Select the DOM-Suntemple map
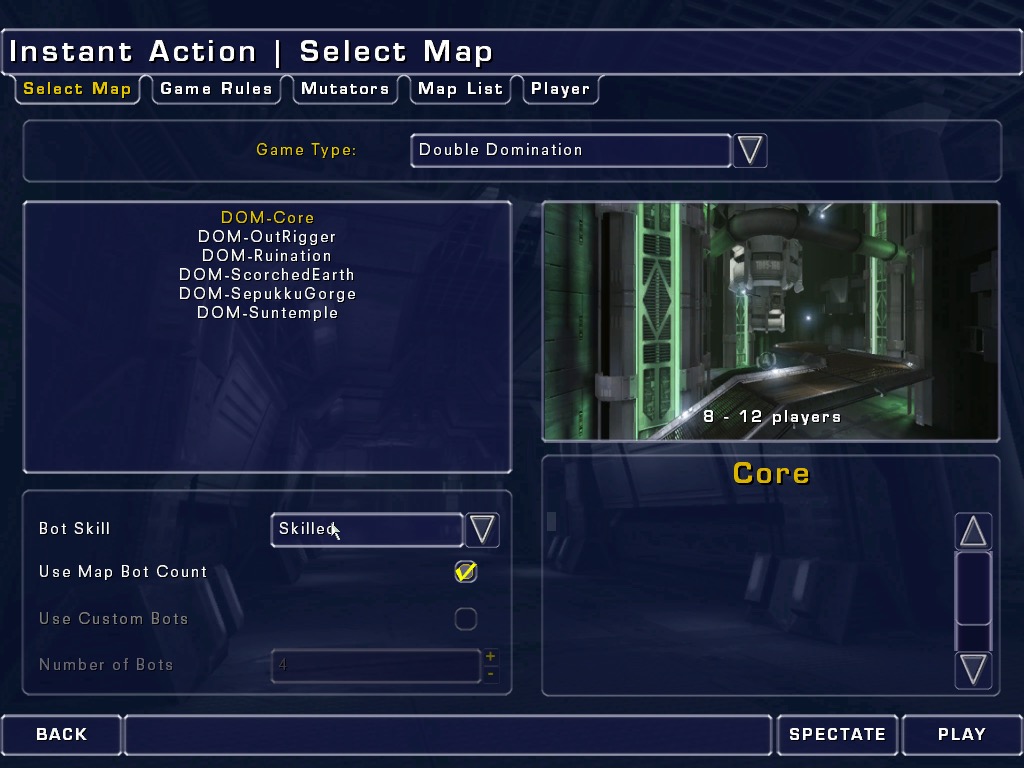Image resolution: width=1024 pixels, height=768 pixels. 267,313
